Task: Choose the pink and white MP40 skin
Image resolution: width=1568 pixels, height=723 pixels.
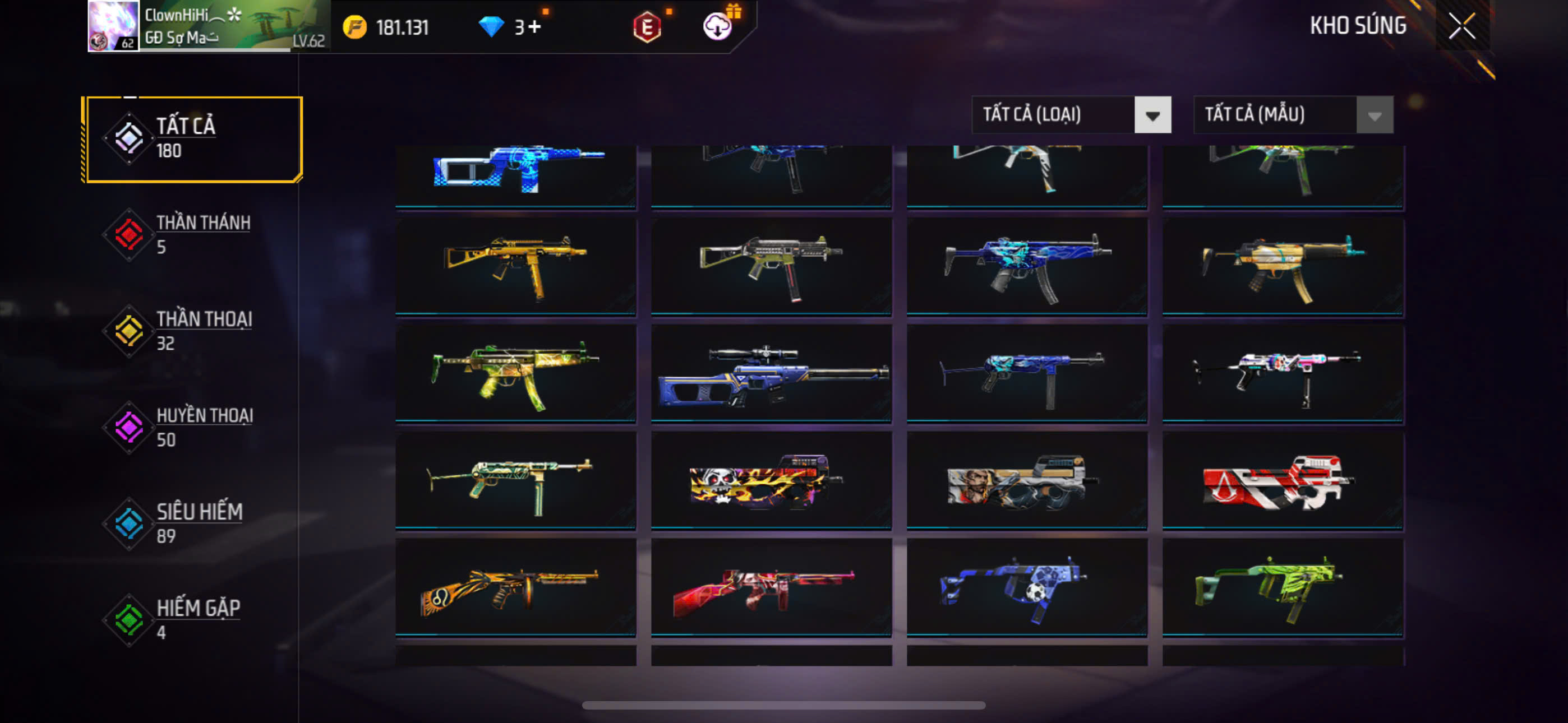Action: point(1282,373)
